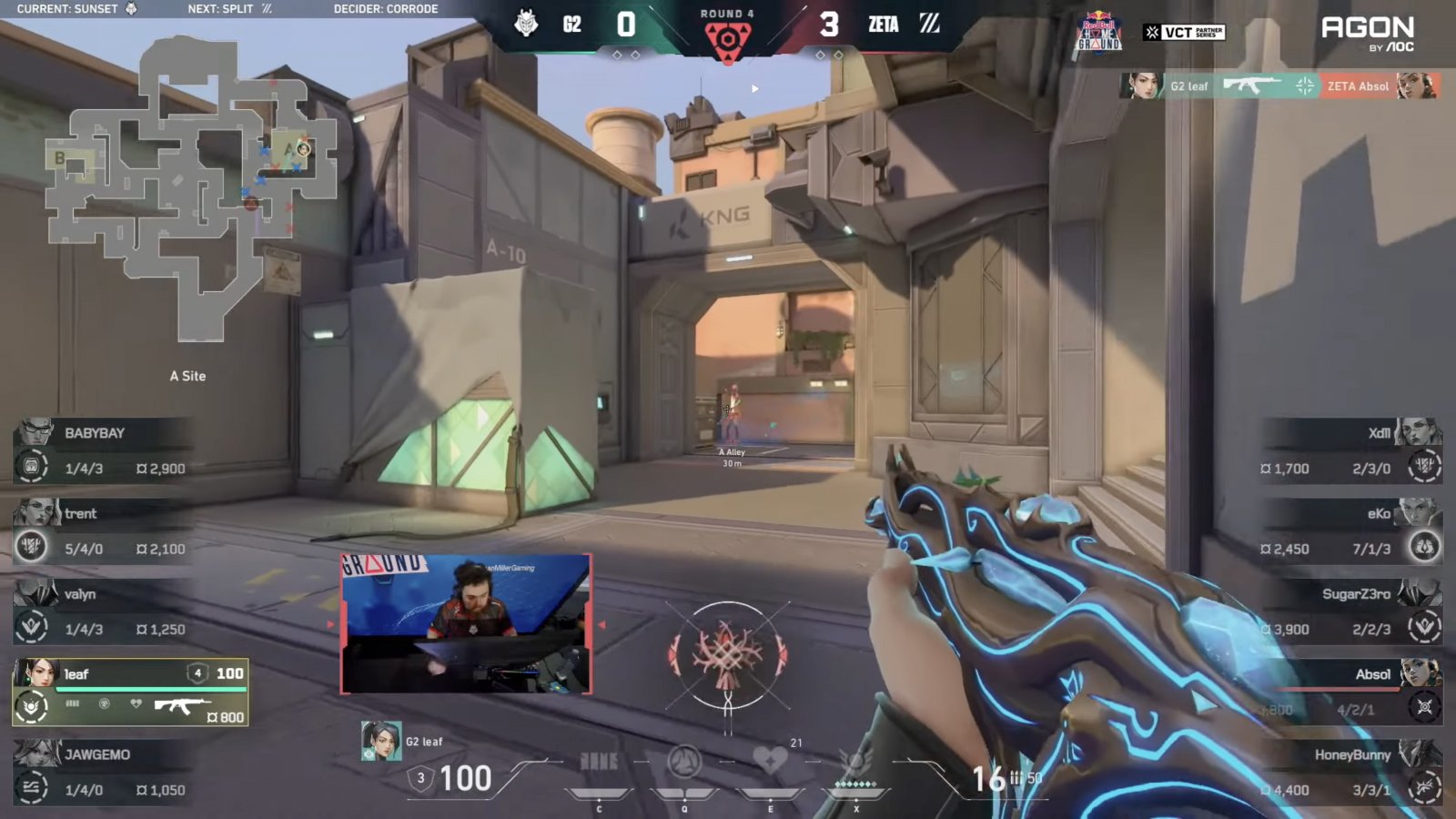Click the player webcam thumbnail
The height and width of the screenshot is (819, 1456).
466,623
